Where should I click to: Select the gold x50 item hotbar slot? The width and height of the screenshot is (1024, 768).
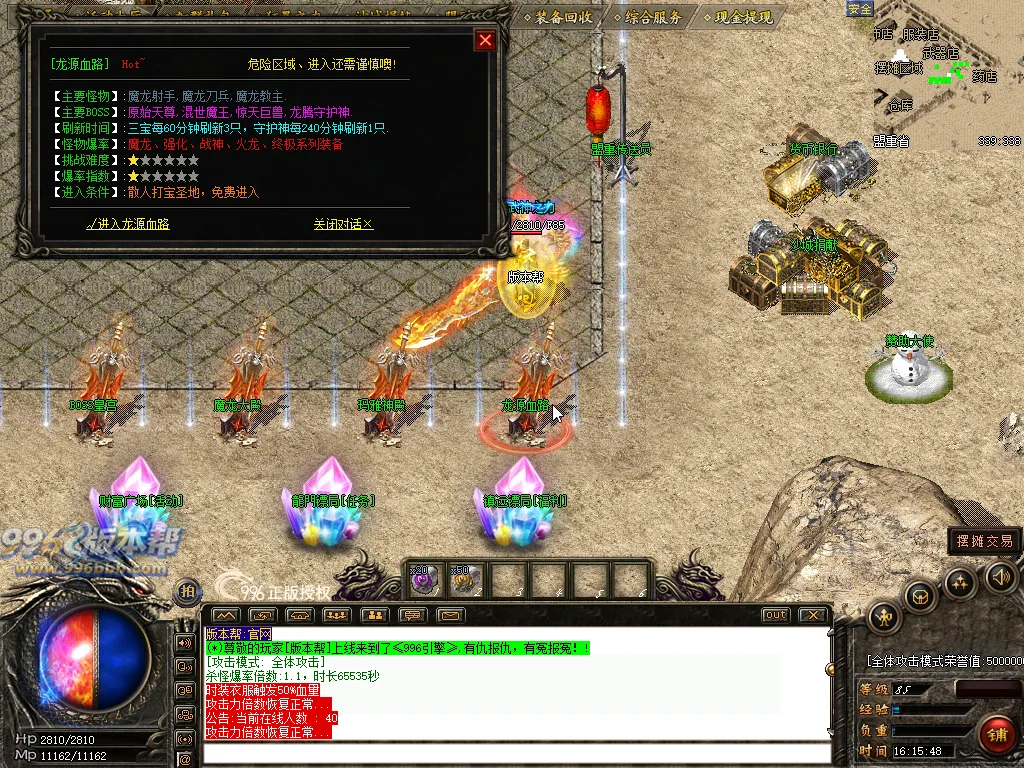[x=464, y=578]
